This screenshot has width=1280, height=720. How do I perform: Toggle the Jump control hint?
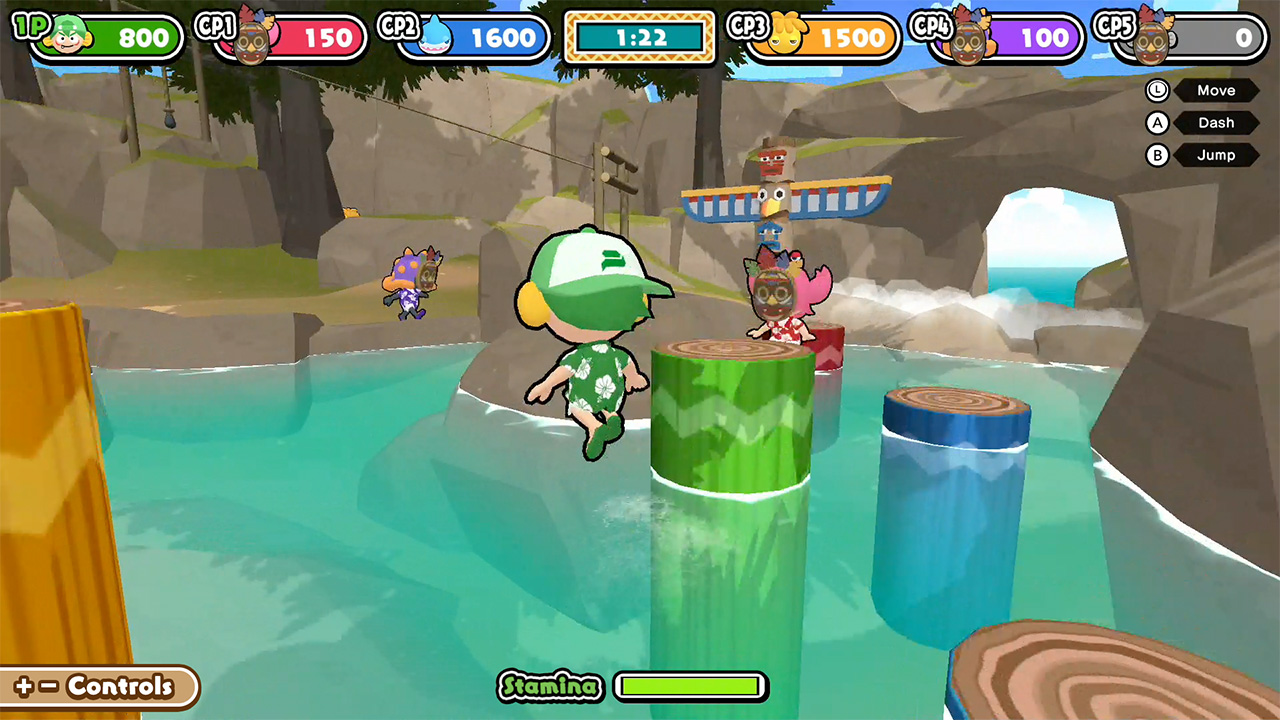pyautogui.click(x=1216, y=155)
